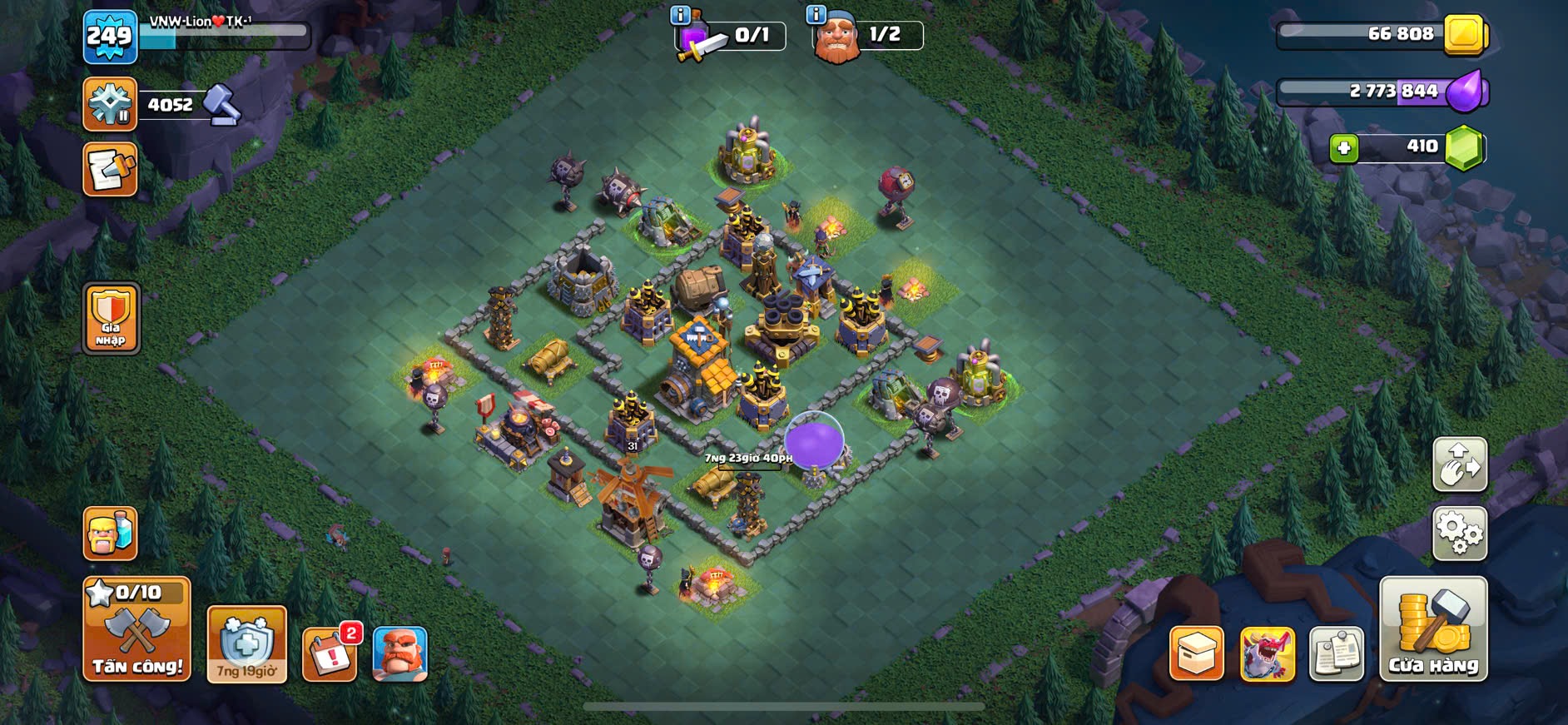Open the Cửa Hàng shop
Screen dimensions: 1568x725
click(x=1433, y=630)
